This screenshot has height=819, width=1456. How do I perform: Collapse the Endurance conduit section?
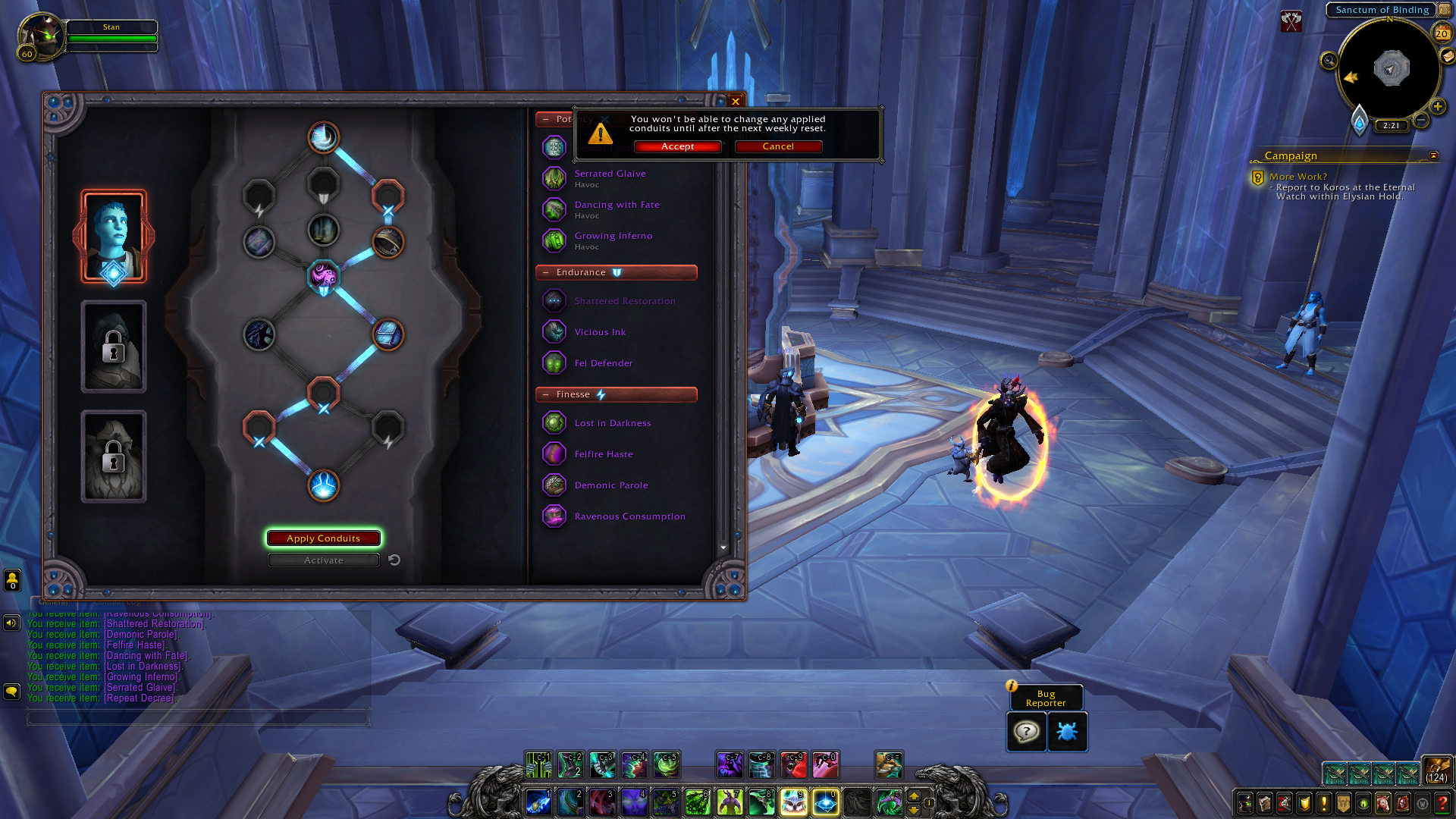pos(546,272)
